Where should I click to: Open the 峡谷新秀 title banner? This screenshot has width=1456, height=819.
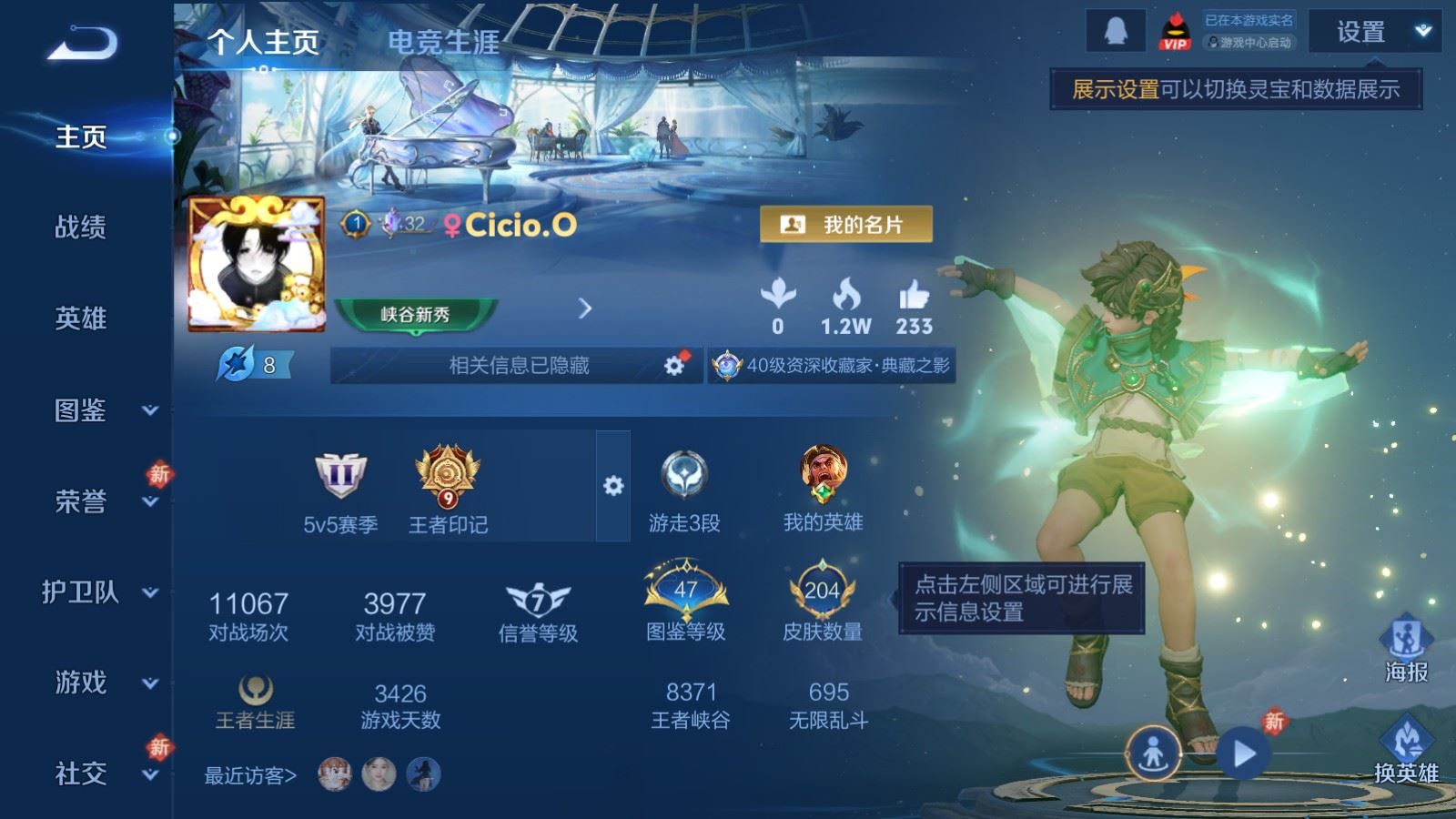point(416,314)
